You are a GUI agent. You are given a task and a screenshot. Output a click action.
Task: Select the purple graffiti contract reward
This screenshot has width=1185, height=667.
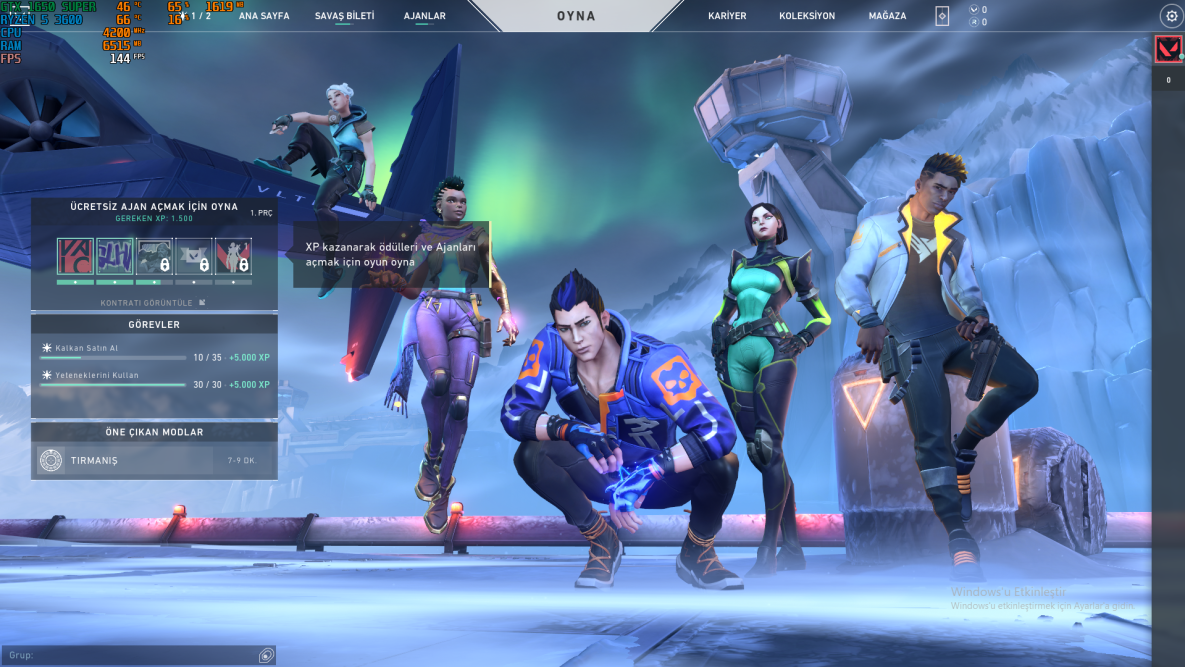(115, 256)
